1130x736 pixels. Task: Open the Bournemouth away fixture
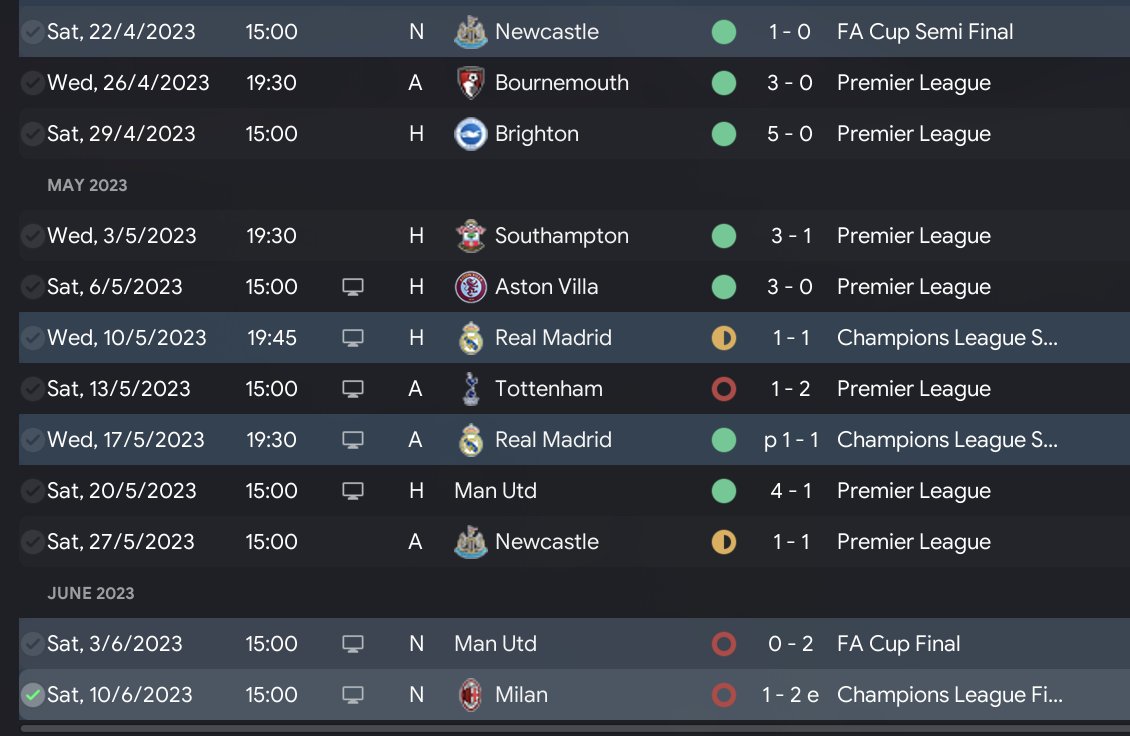tap(561, 83)
